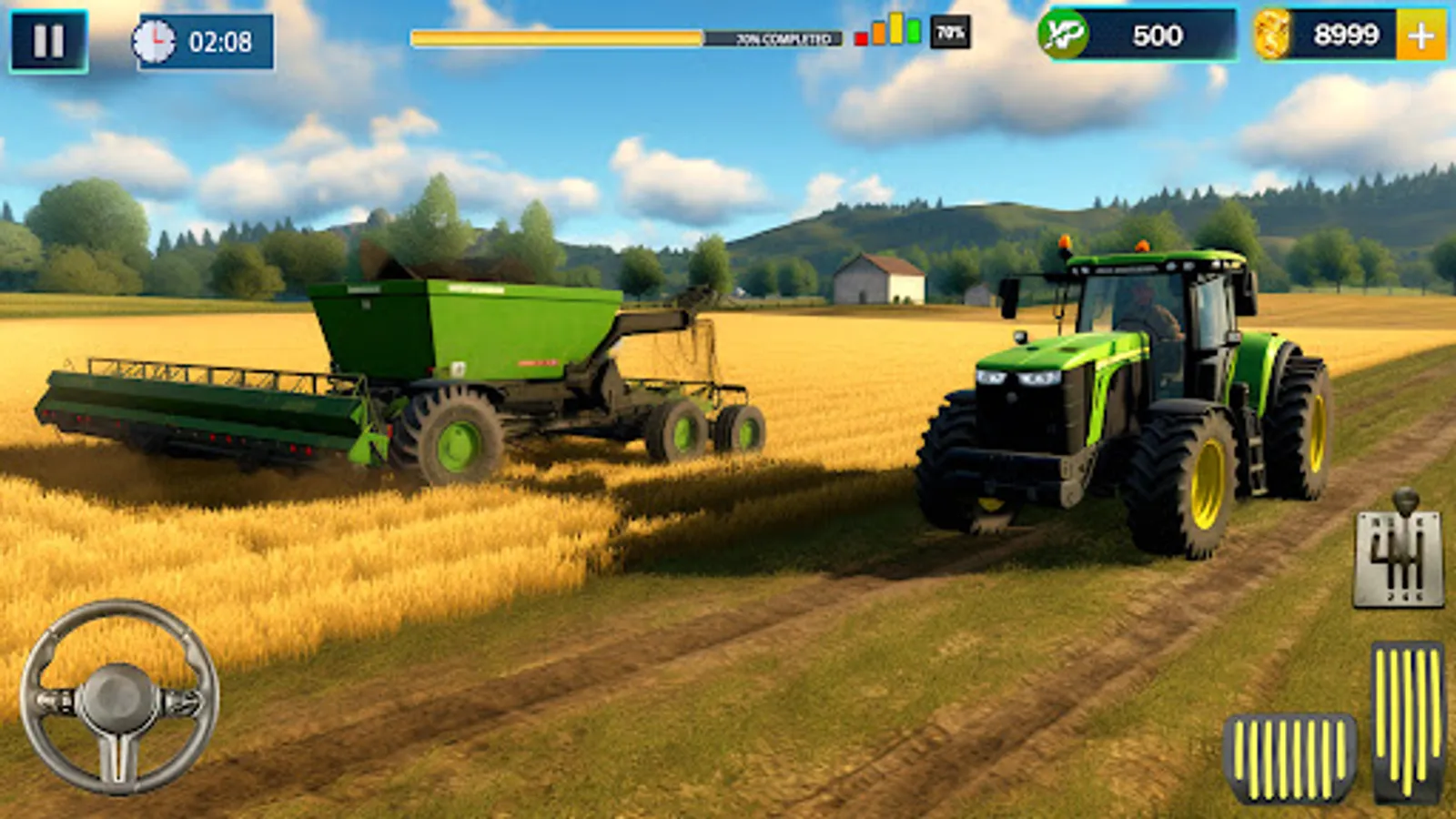Toggle the pause state of the game
Image resolution: width=1456 pixels, height=819 pixels.
(50, 38)
